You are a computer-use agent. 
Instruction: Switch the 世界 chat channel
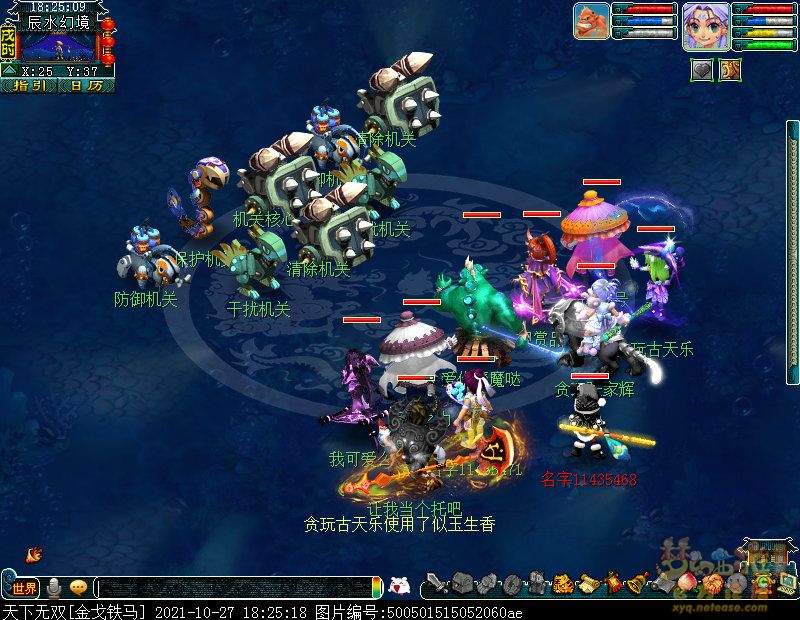click(x=24, y=587)
